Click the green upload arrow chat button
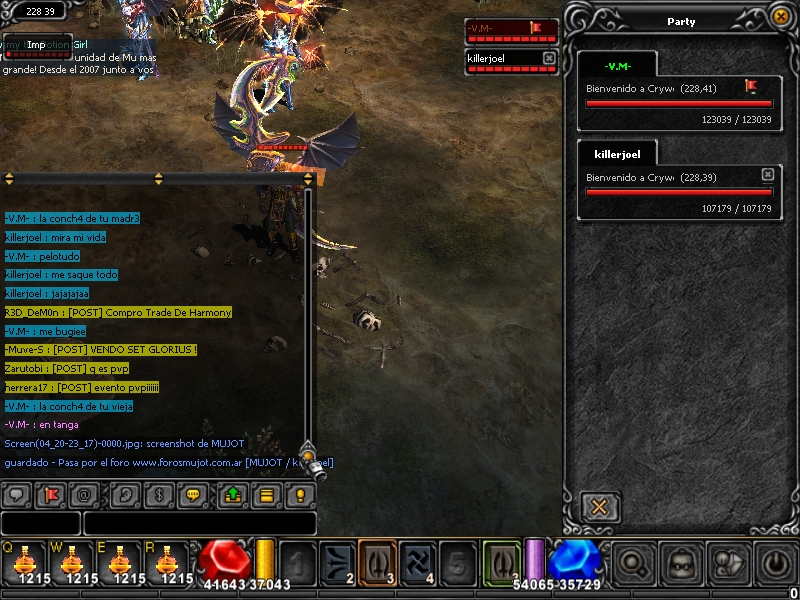800x600 pixels. coord(231,494)
